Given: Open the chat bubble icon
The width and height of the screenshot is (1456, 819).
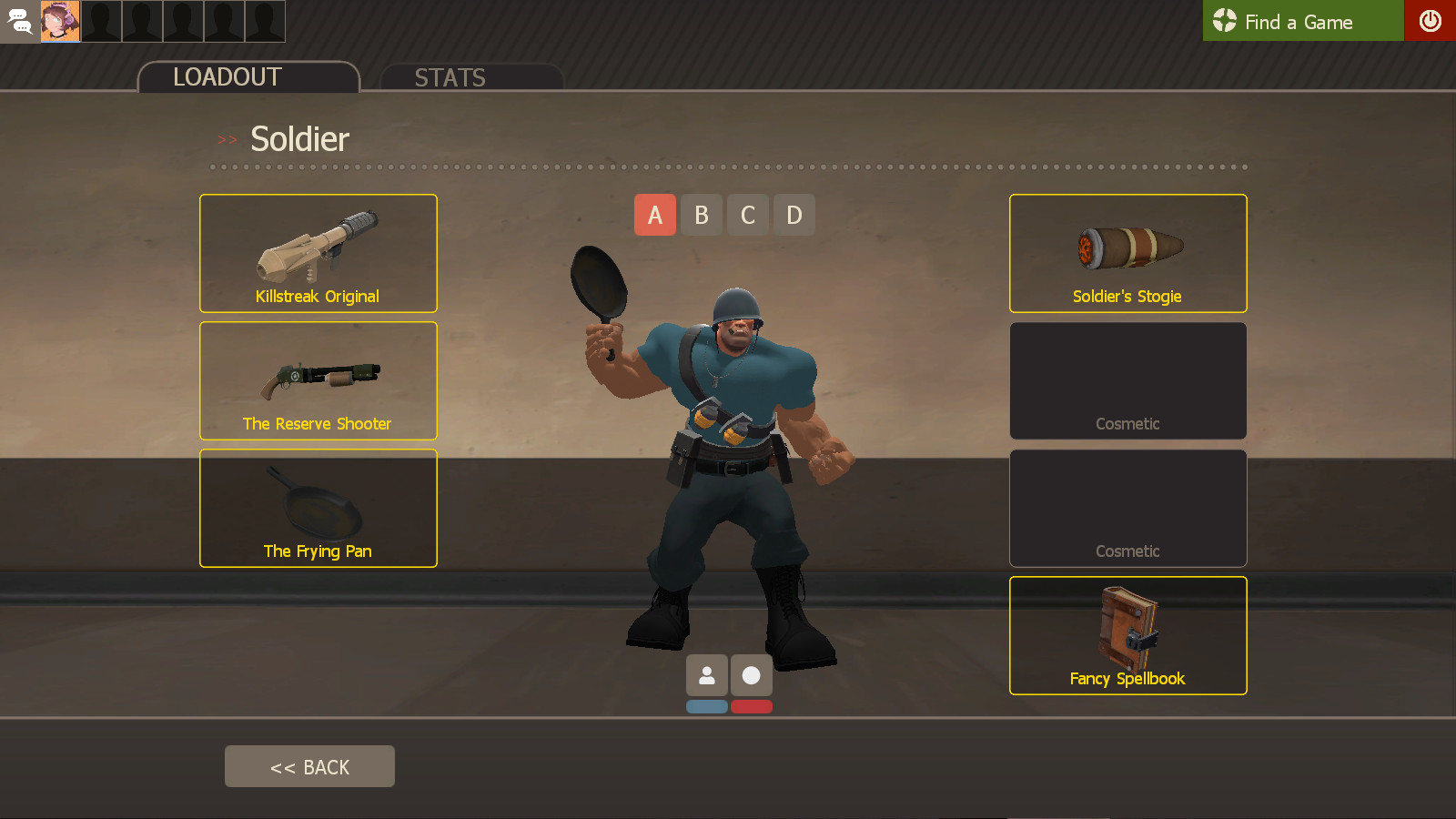Looking at the screenshot, I should (18, 21).
